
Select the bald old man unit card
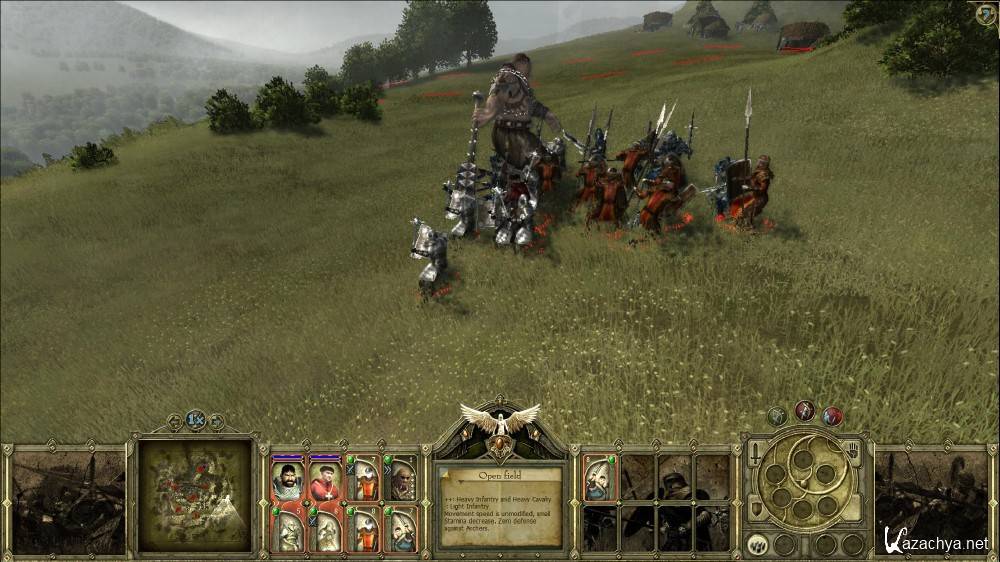coord(402,480)
